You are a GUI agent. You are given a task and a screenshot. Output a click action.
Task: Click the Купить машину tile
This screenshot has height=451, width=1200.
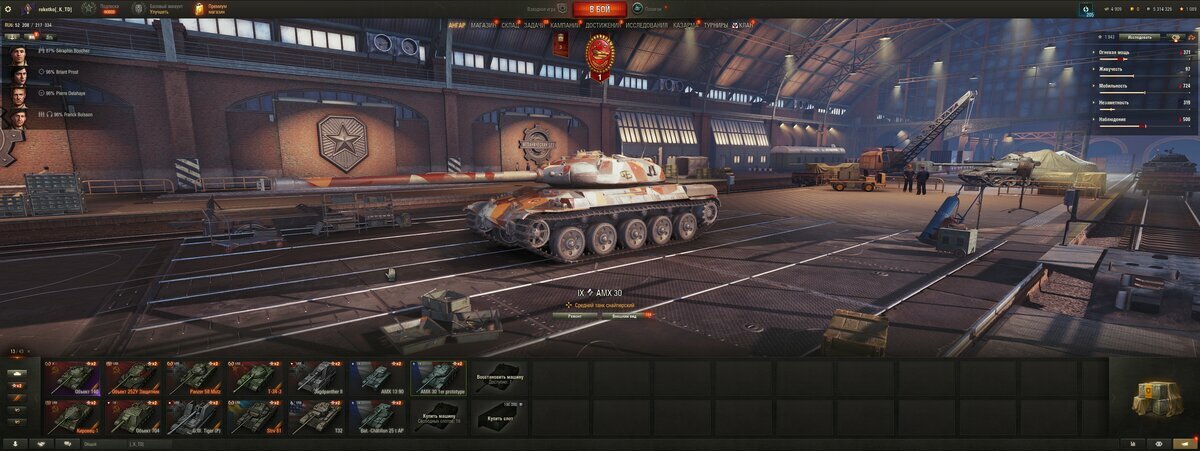[439, 417]
